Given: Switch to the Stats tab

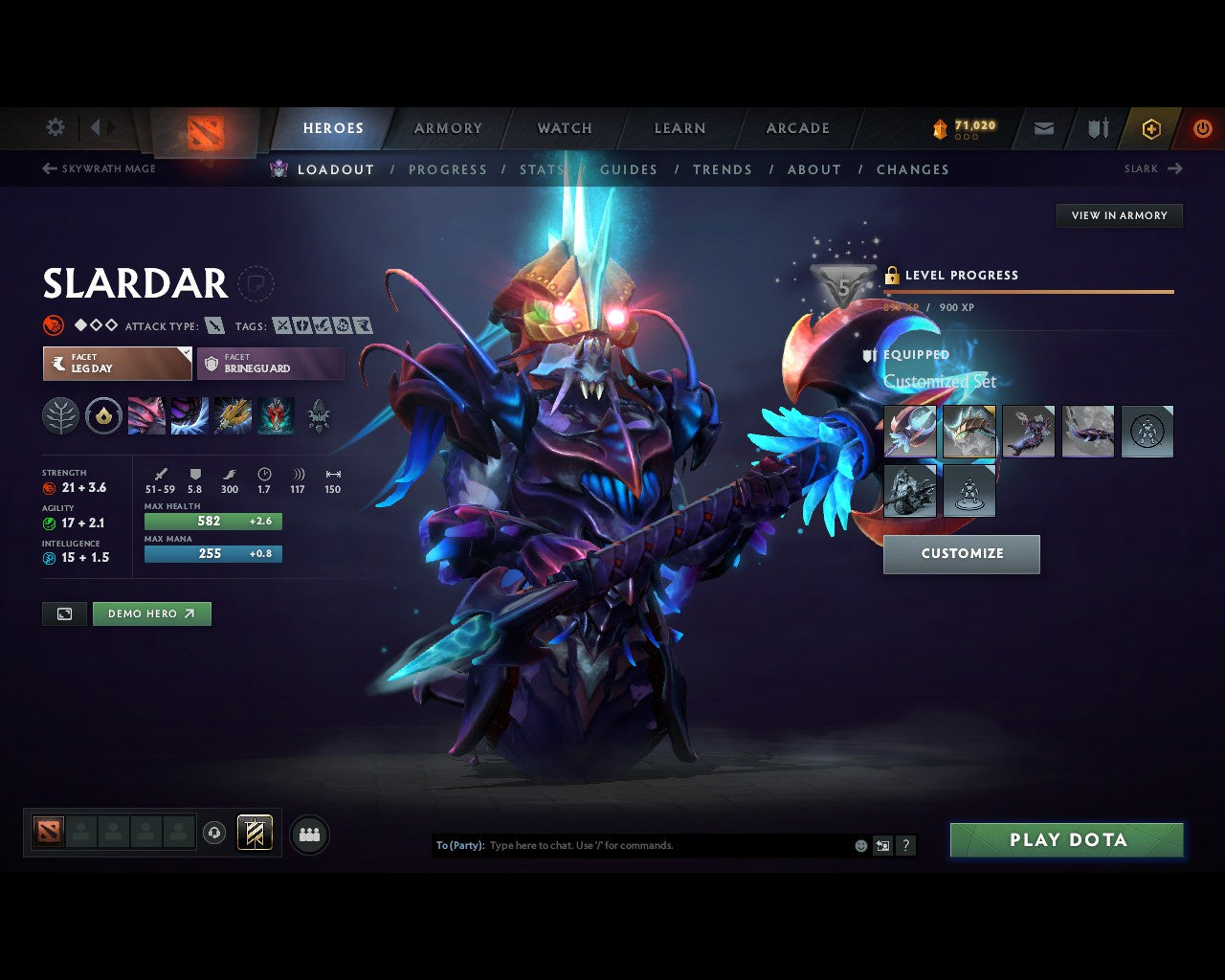Looking at the screenshot, I should (x=542, y=169).
